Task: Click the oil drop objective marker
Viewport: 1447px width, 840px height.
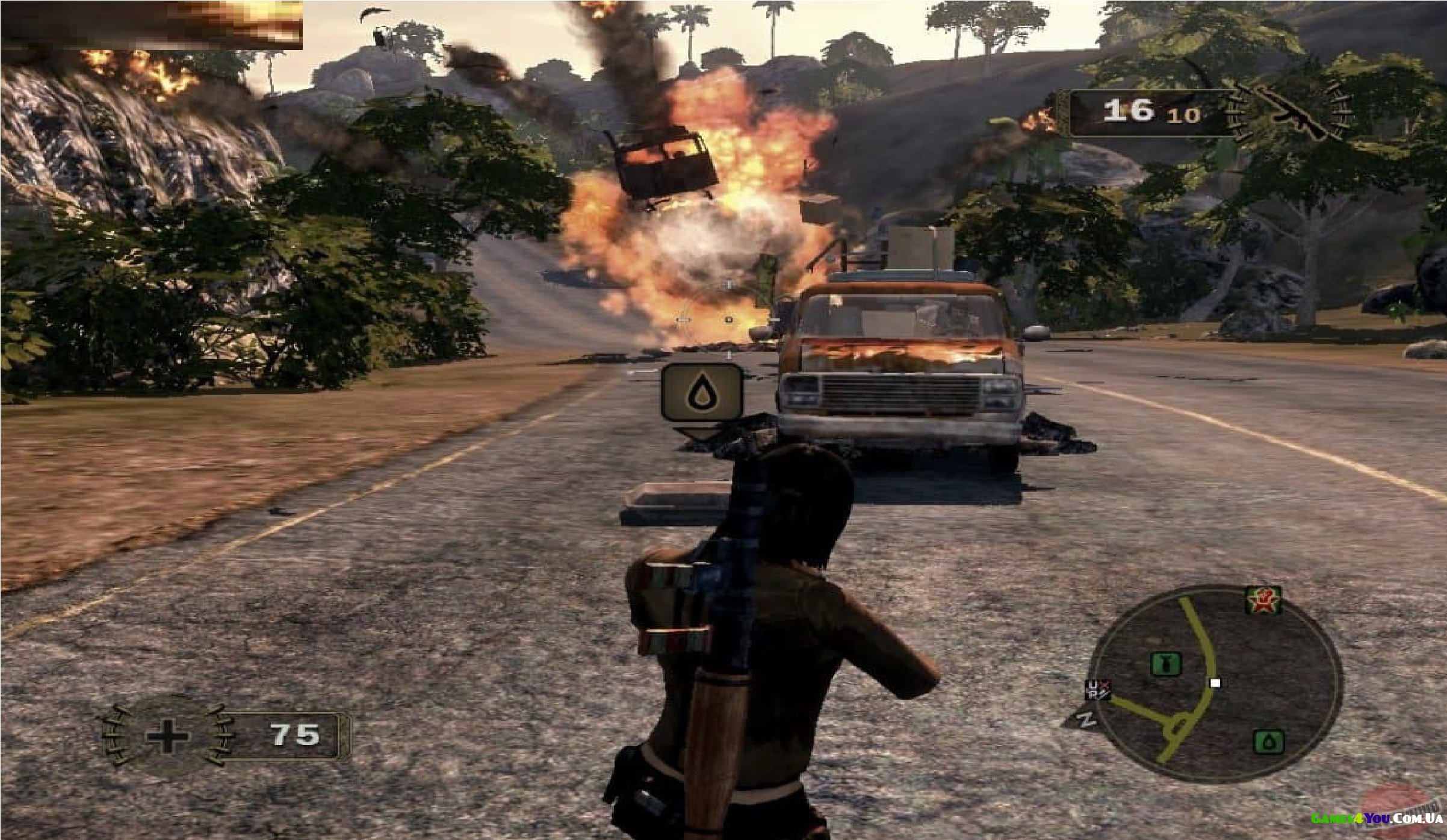Action: (702, 392)
